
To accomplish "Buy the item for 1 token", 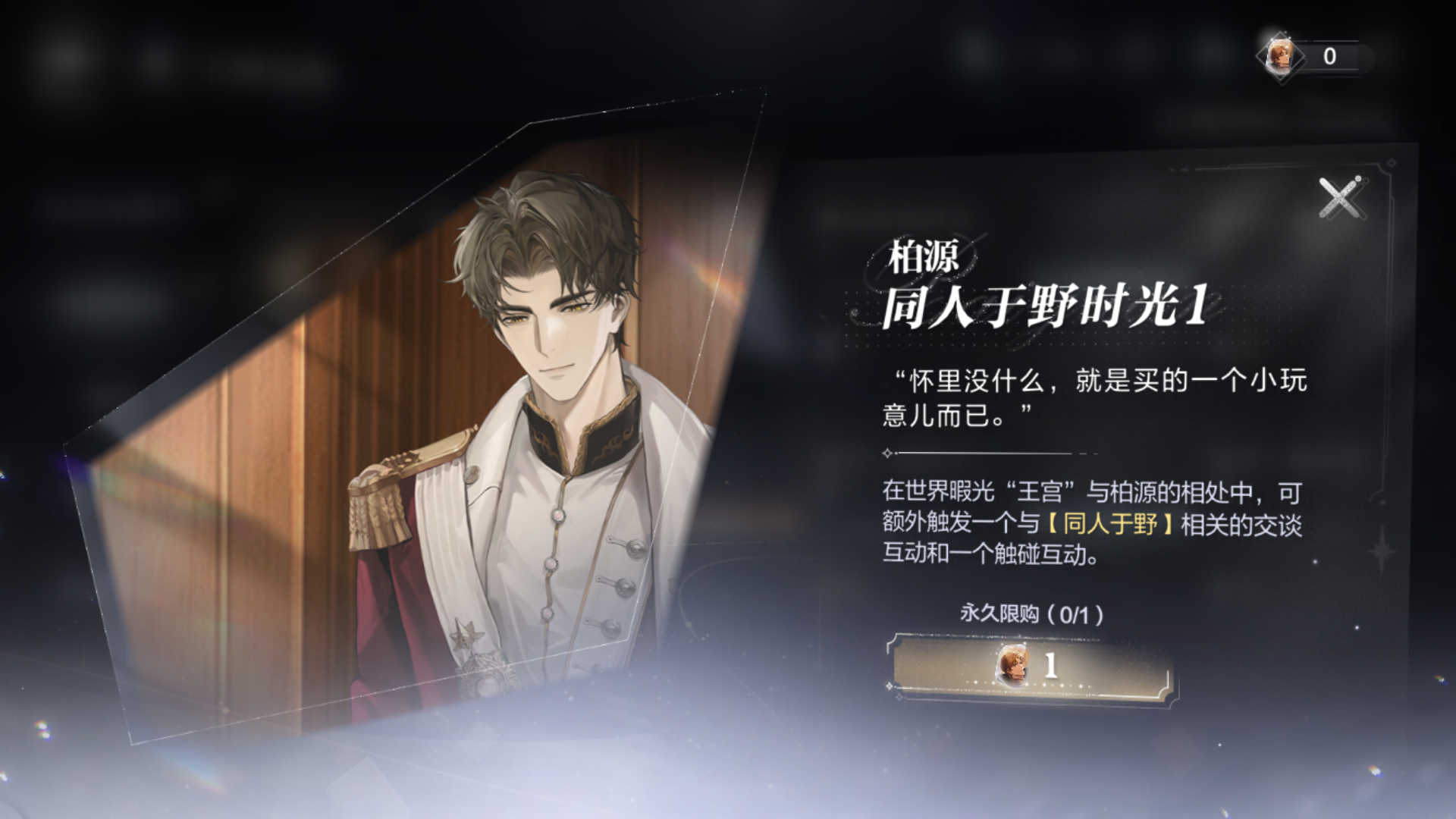I will pyautogui.click(x=1031, y=667).
